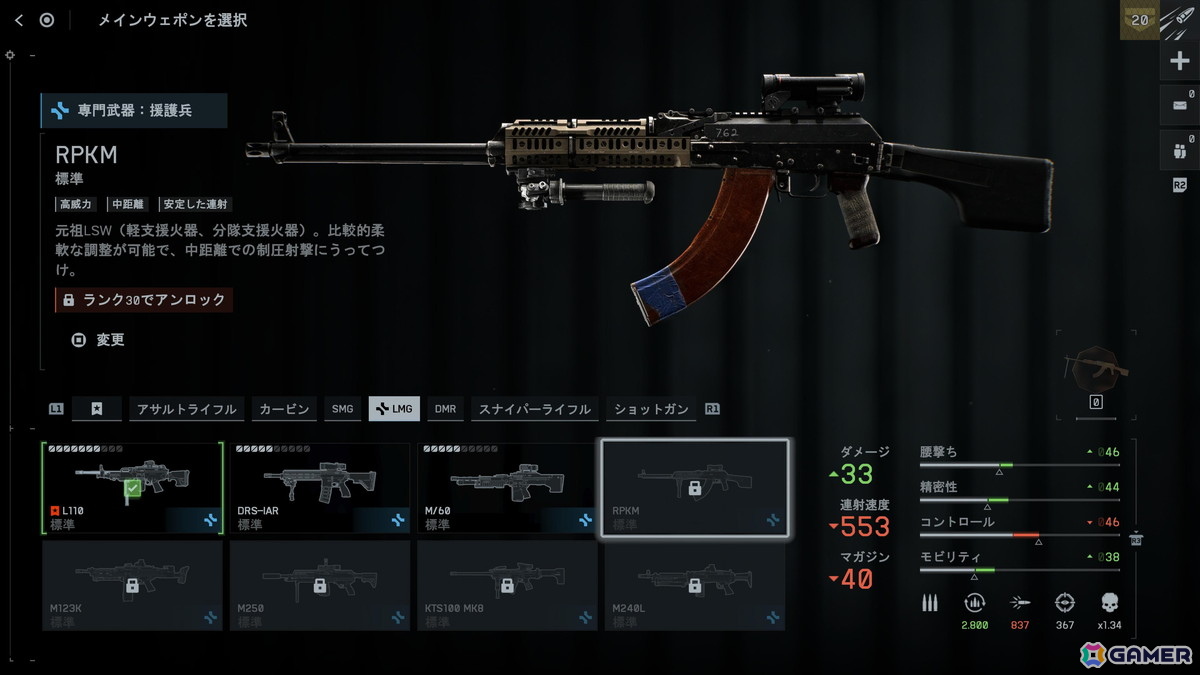Image resolution: width=1200 pixels, height=675 pixels.
Task: Open the カービン weapon category
Action: tap(284, 409)
